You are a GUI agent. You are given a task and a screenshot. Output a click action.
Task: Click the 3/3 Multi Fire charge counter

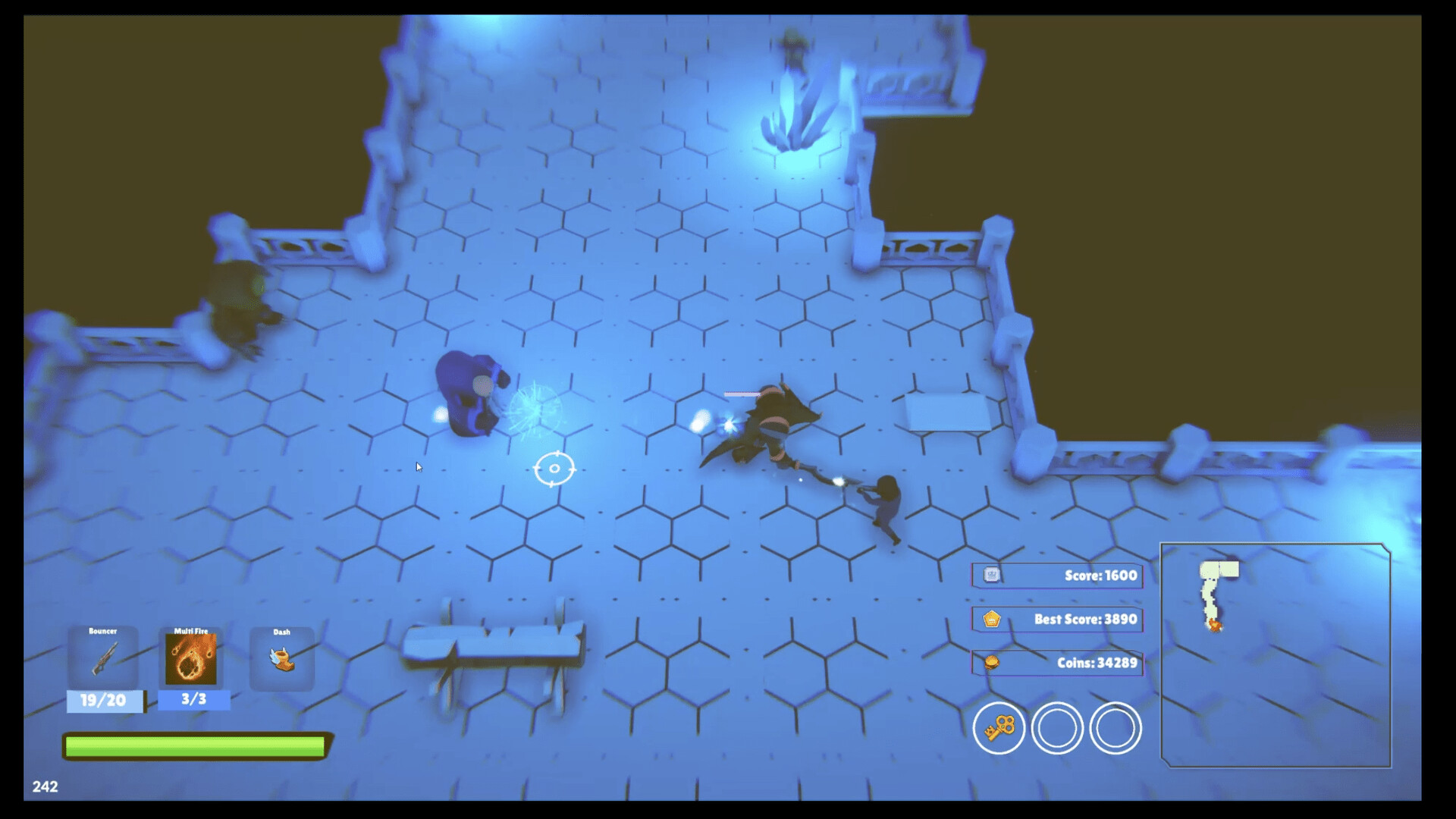tap(192, 700)
